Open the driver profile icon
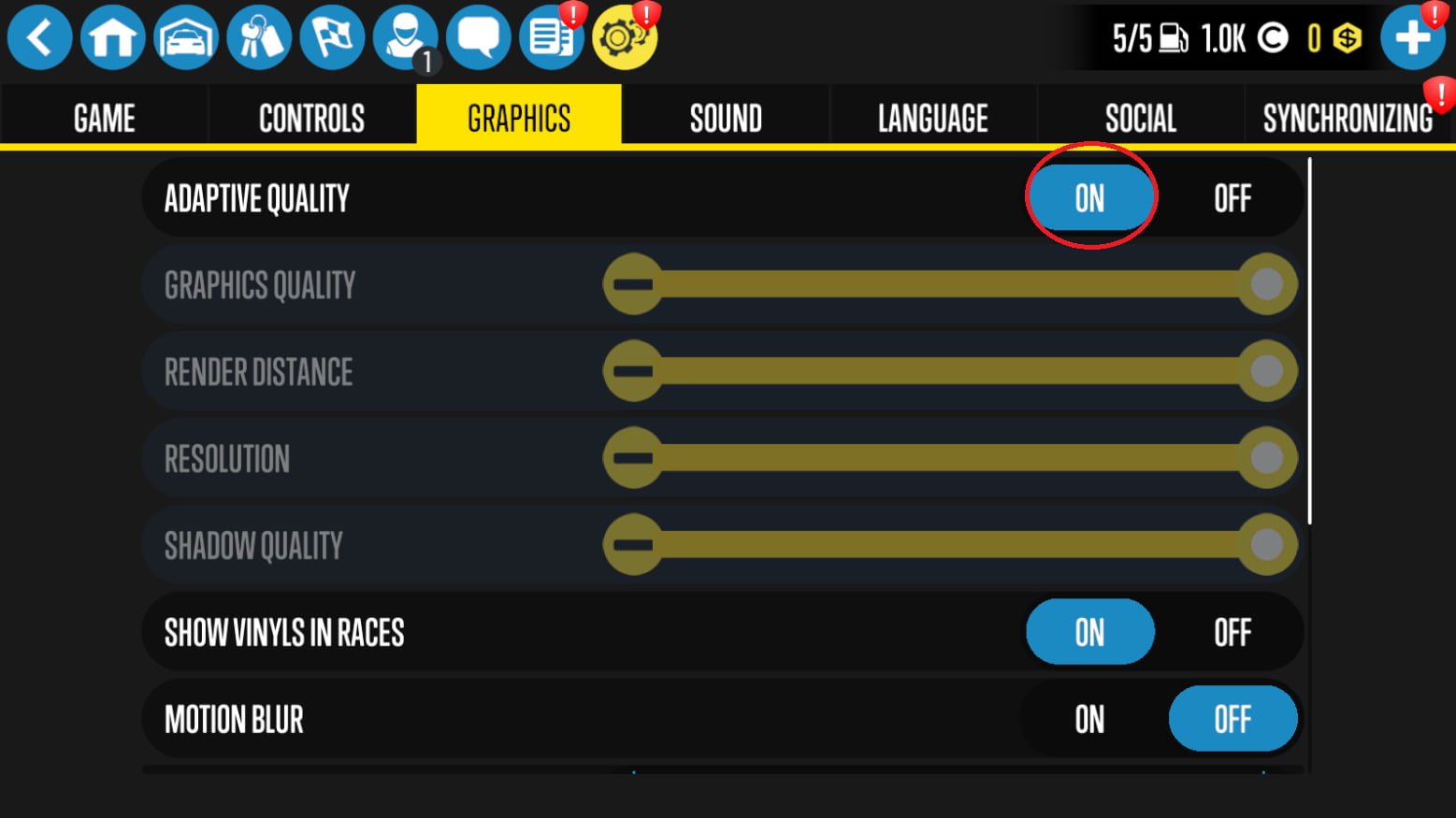This screenshot has height=818, width=1456. tap(405, 37)
